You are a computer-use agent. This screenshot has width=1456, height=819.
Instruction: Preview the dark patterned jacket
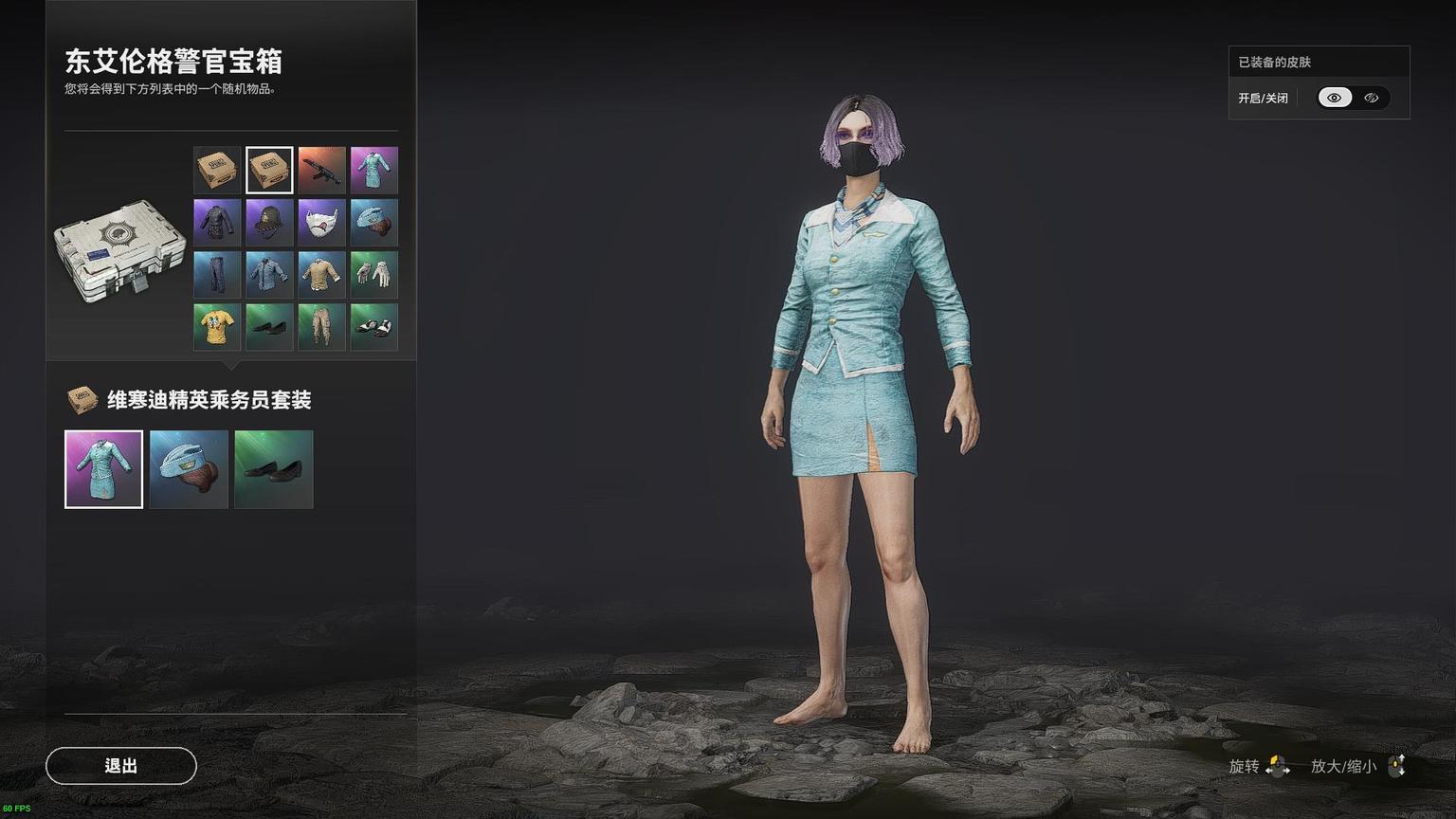coord(217,223)
